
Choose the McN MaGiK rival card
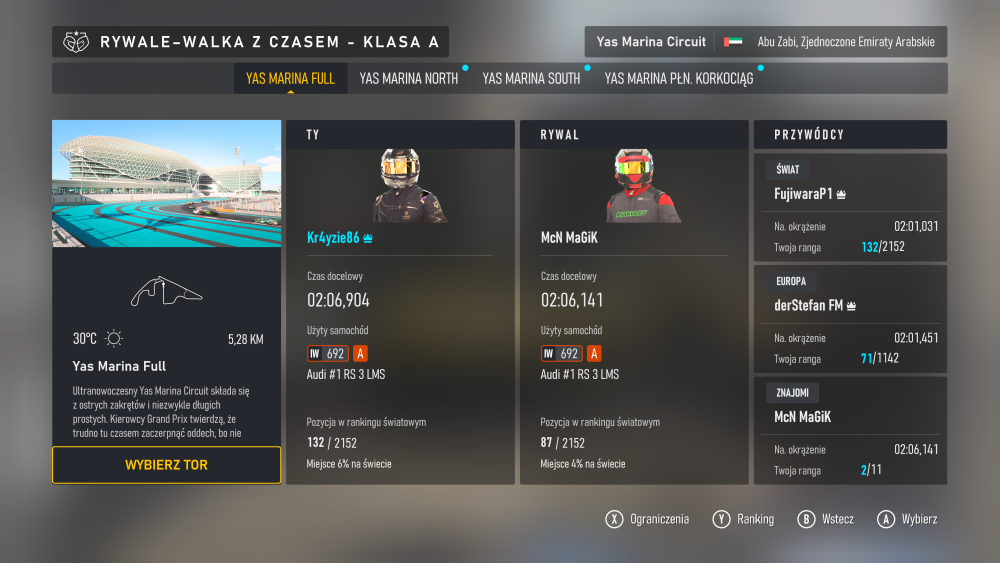634,302
